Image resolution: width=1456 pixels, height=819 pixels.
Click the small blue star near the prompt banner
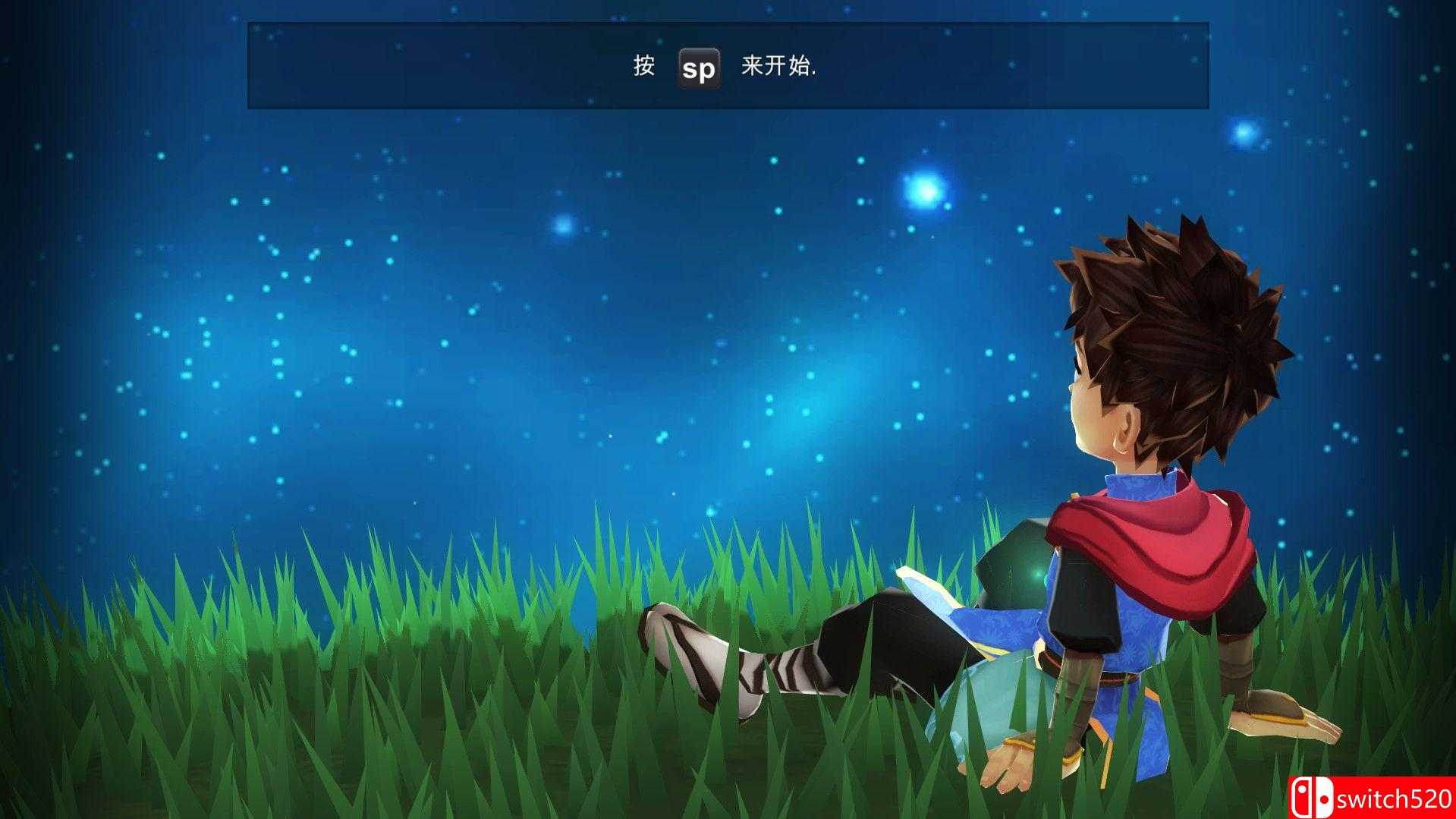click(x=563, y=225)
